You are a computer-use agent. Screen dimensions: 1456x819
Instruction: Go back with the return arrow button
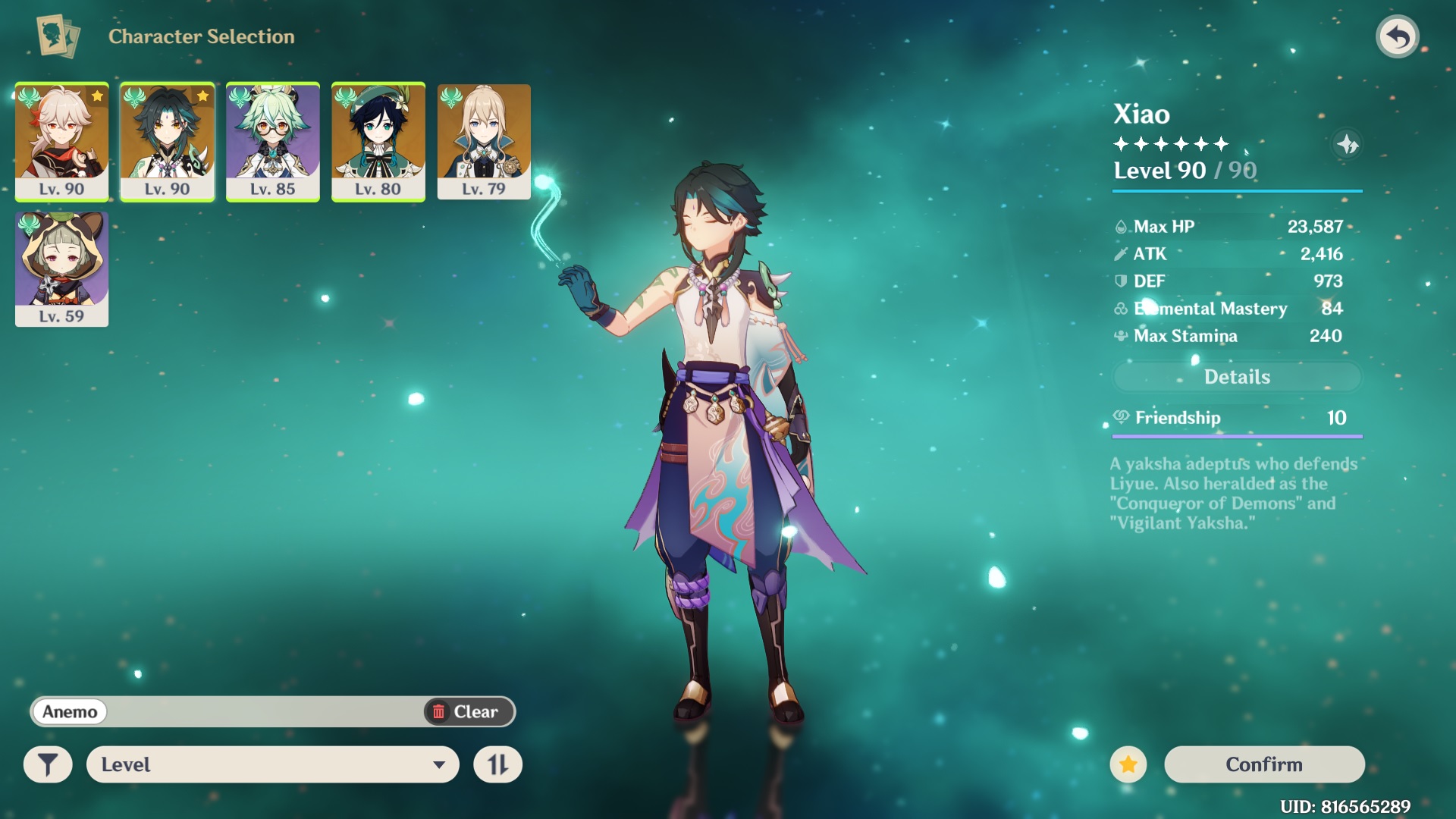click(x=1397, y=36)
